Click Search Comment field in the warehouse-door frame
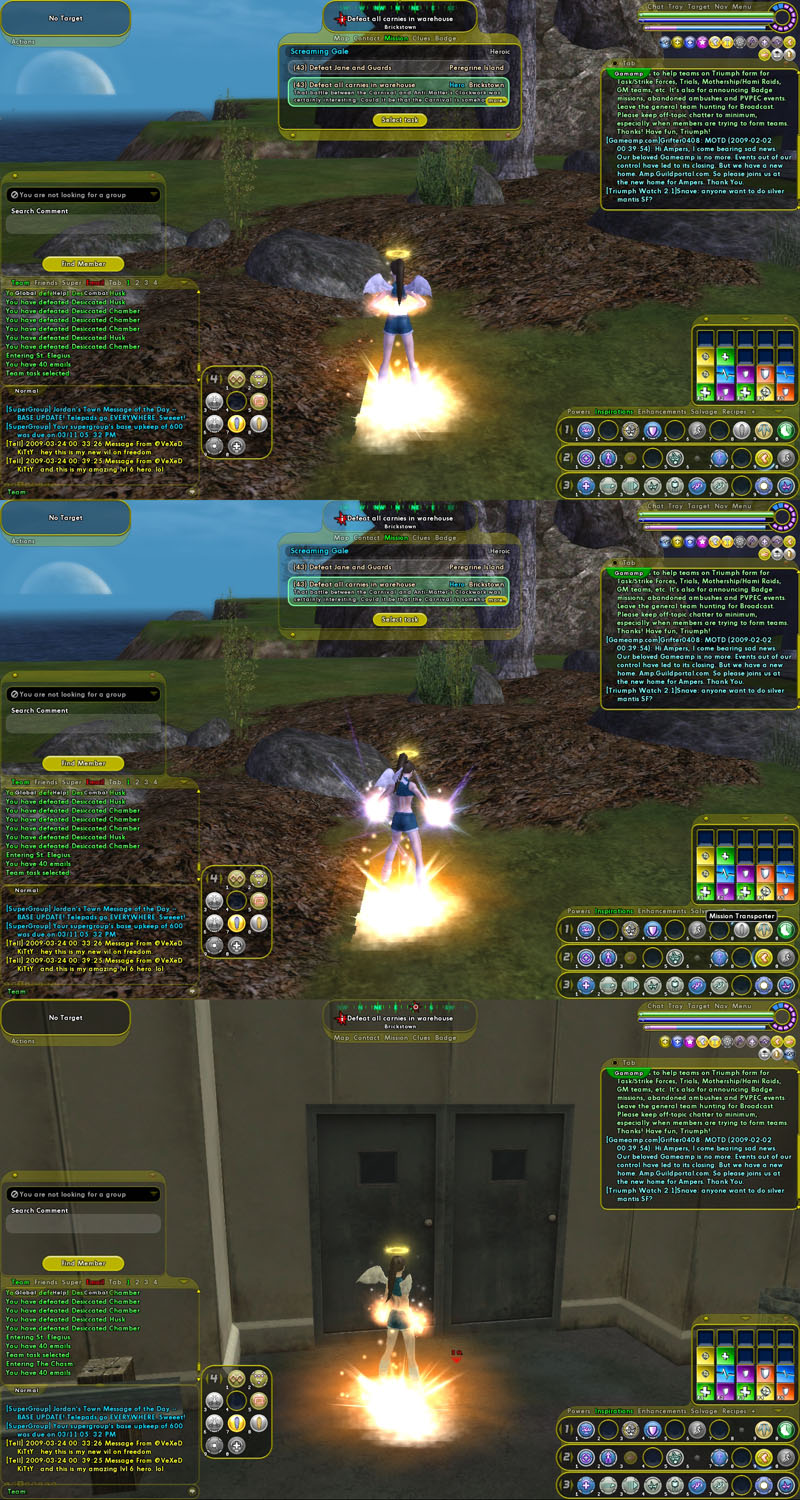This screenshot has height=1500, width=800. click(83, 1225)
